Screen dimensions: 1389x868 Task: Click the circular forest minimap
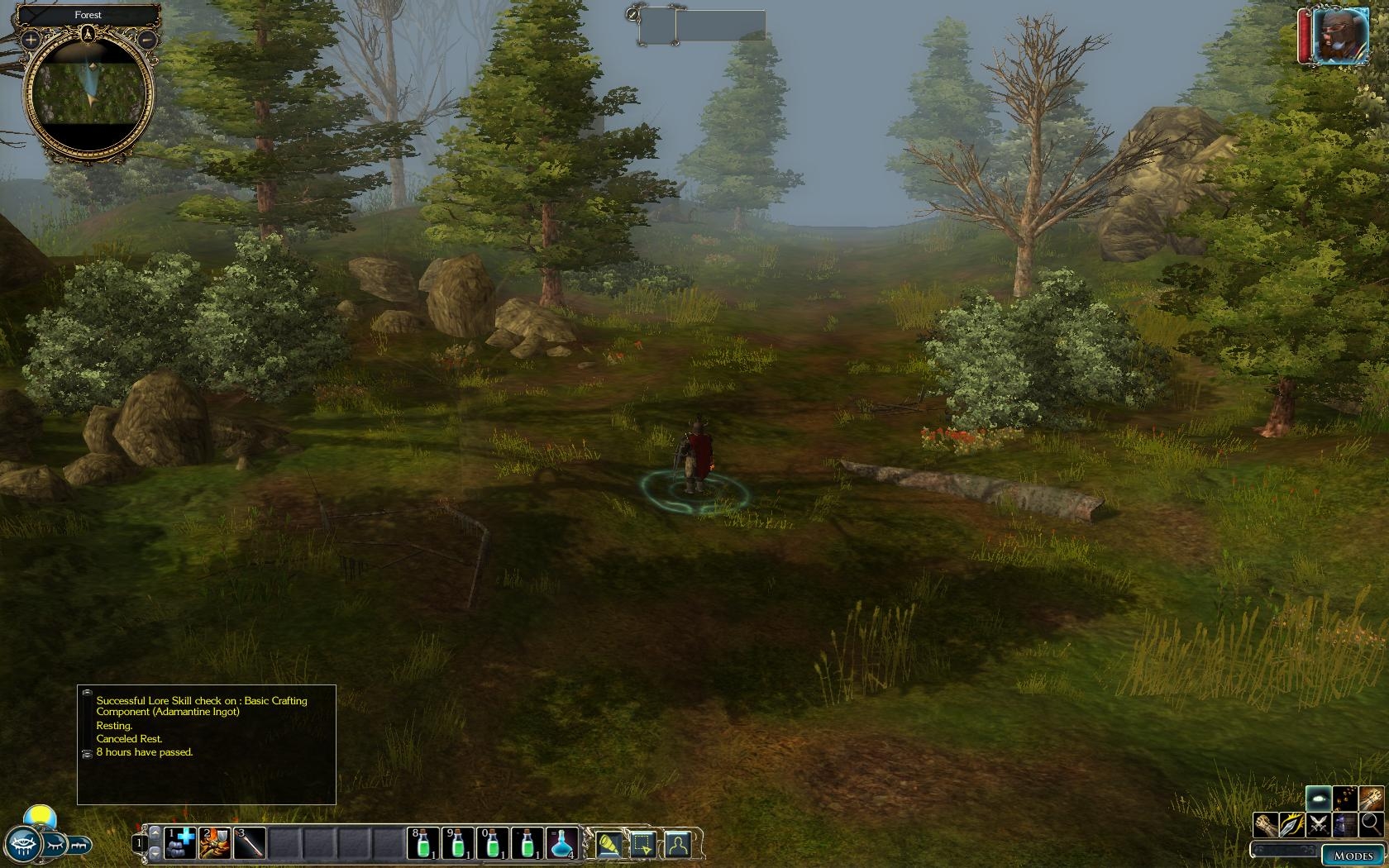point(89,94)
